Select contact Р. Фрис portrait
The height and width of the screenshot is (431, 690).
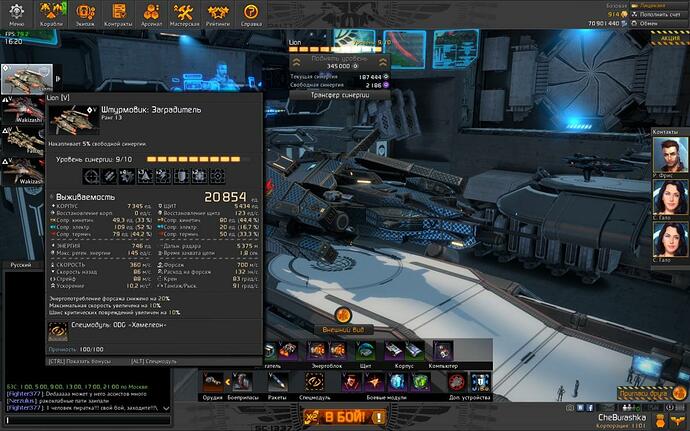pos(669,155)
